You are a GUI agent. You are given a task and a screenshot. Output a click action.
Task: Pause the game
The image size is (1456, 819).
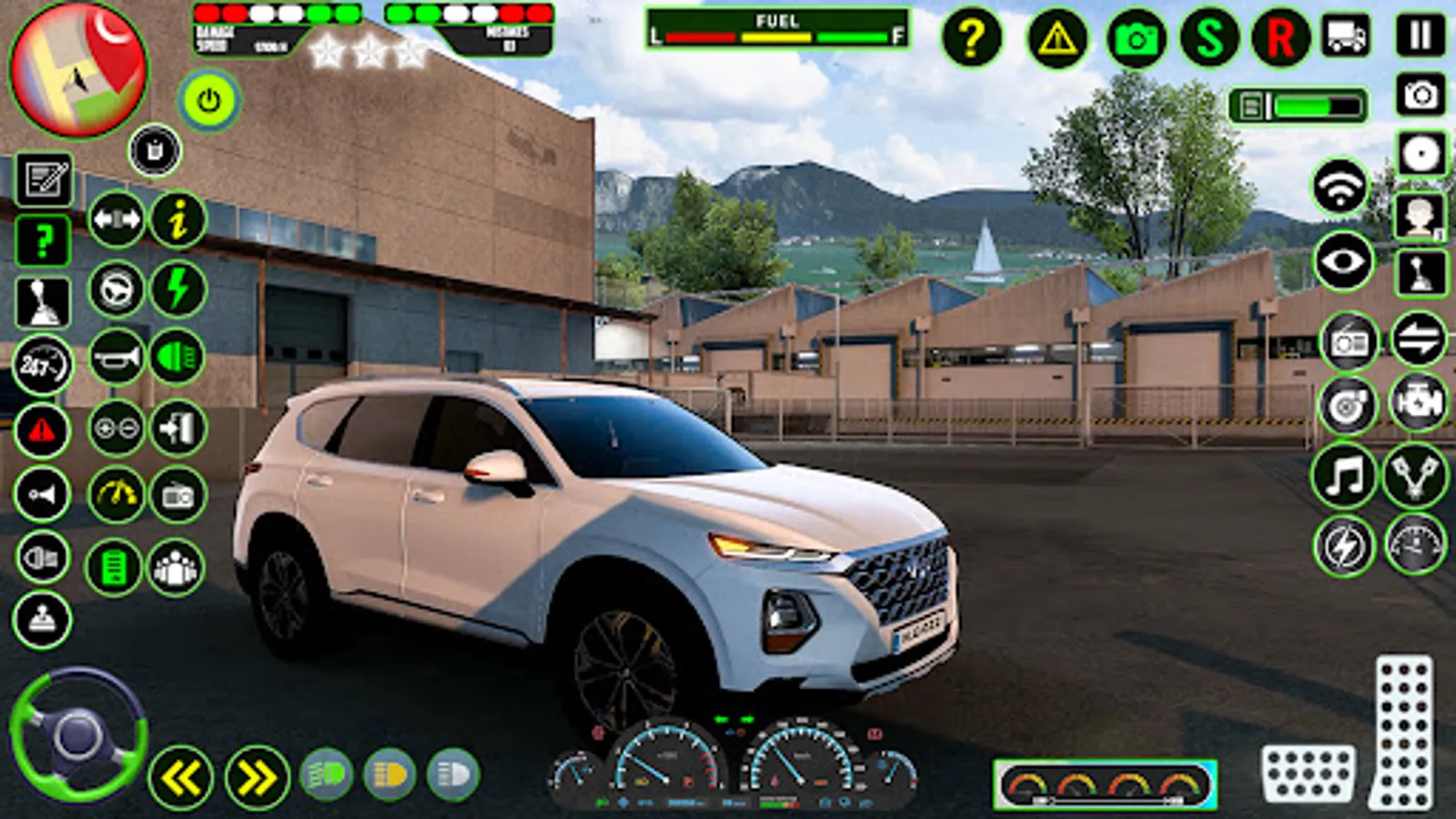tap(1420, 36)
